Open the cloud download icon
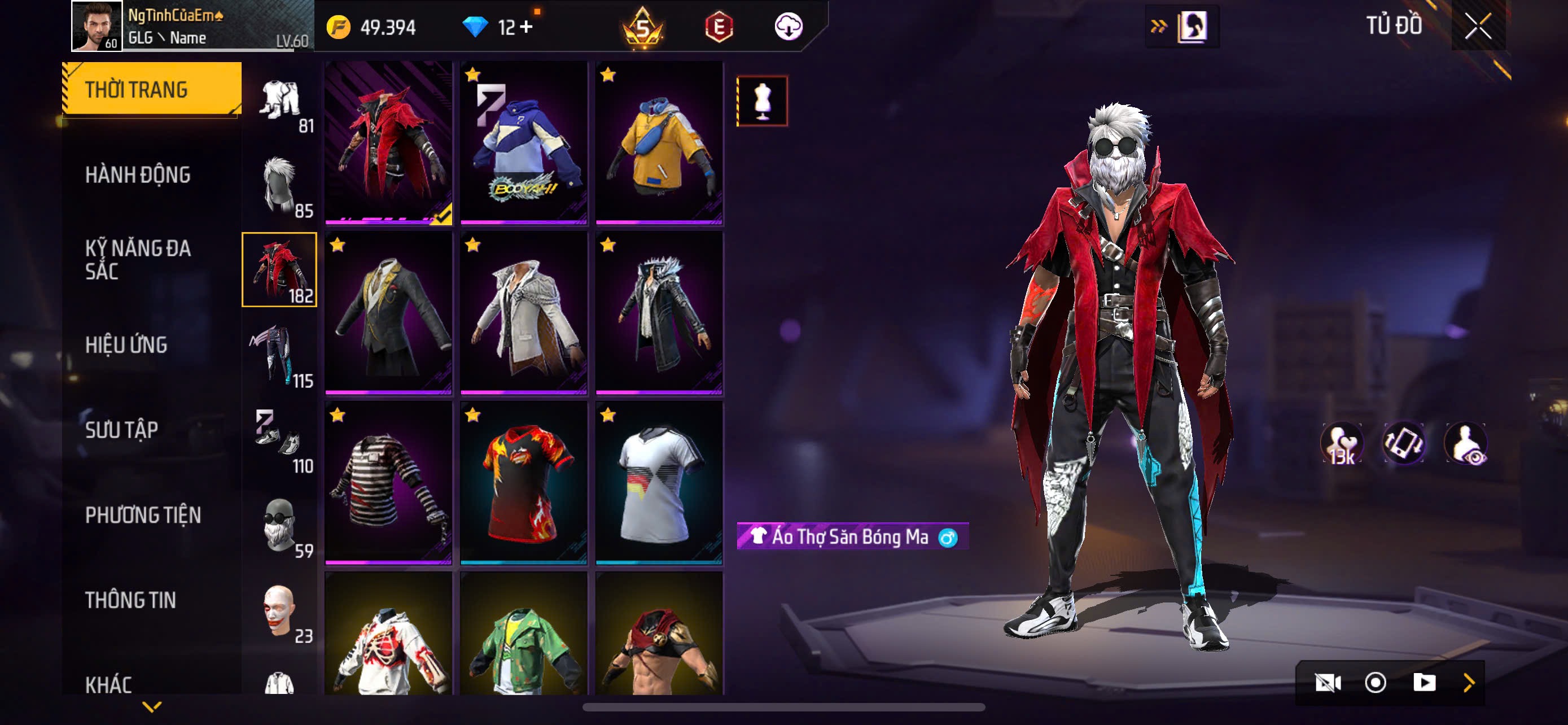The height and width of the screenshot is (725, 1568). 789,26
